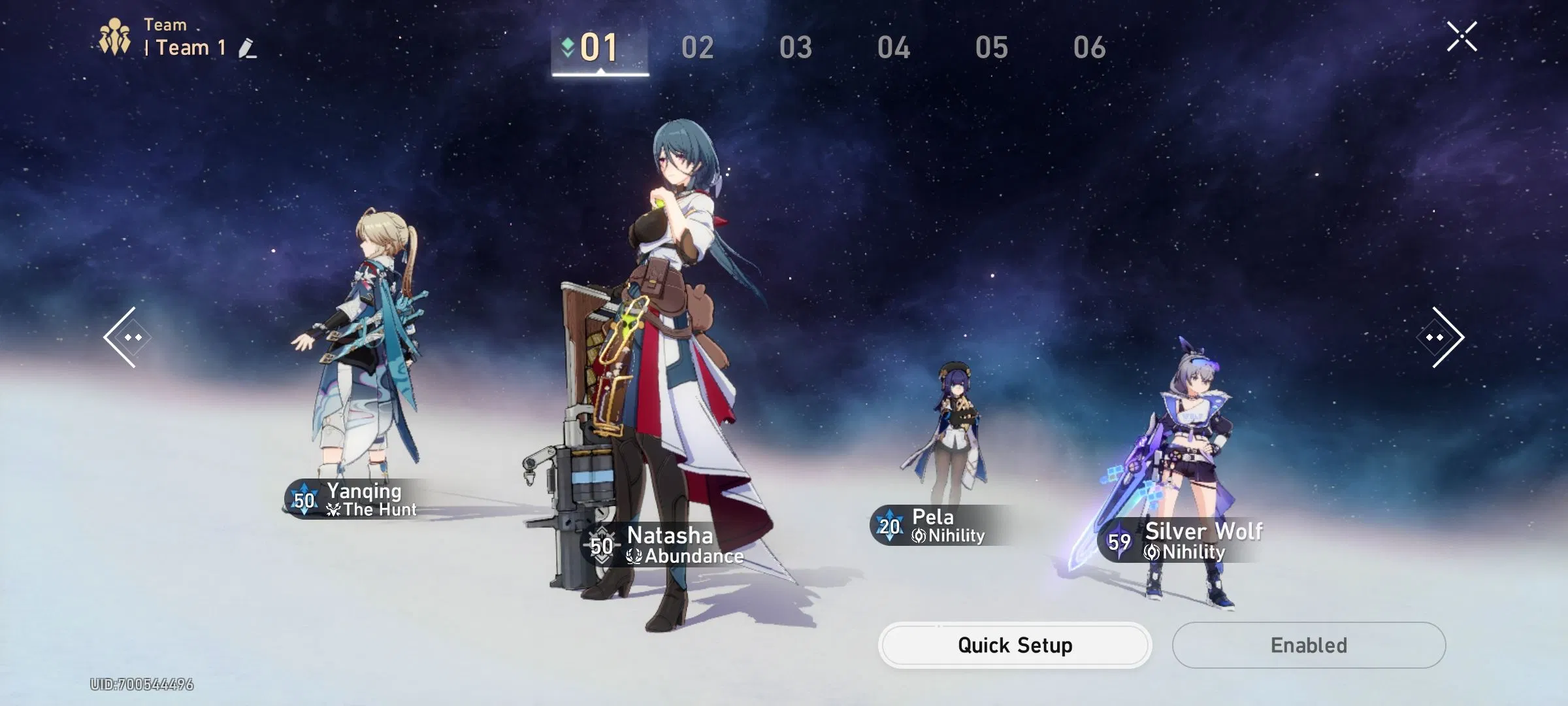This screenshot has width=1568, height=706.
Task: Switch to team tab 03
Action: (796, 48)
